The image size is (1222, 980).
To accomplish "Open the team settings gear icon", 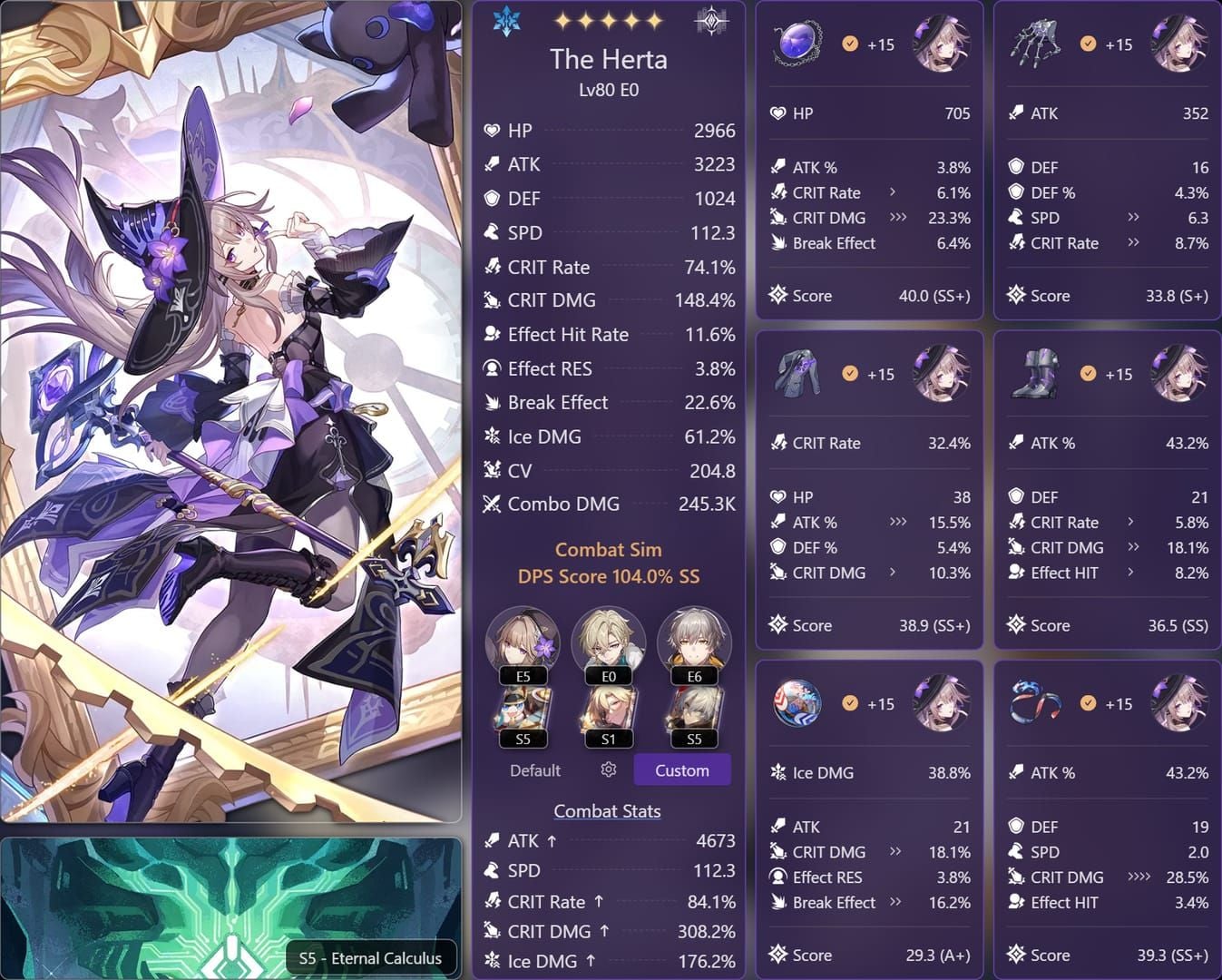I will (609, 769).
